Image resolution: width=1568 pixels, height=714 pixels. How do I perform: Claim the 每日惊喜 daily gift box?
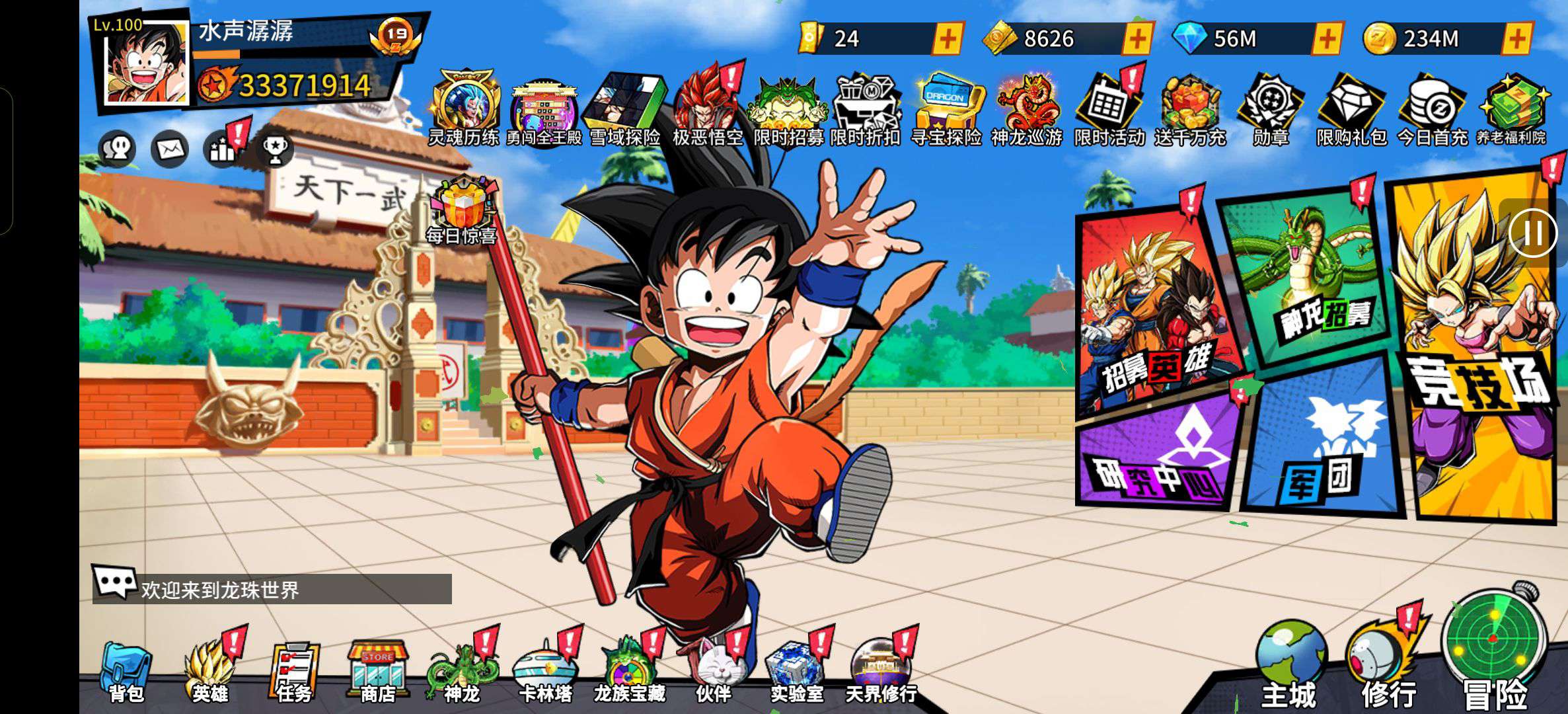[463, 208]
